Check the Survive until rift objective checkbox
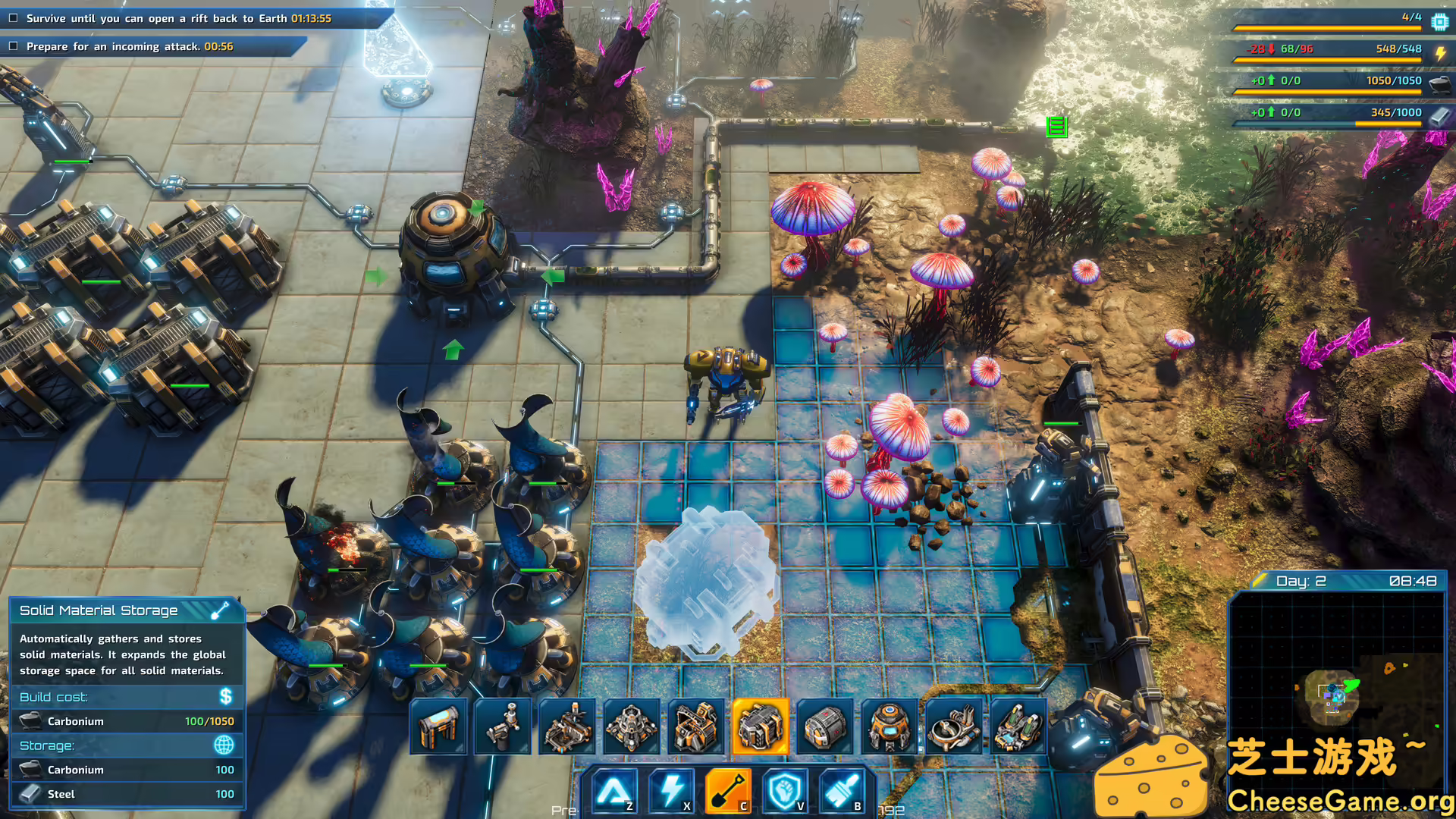The image size is (1456, 819). [x=12, y=18]
